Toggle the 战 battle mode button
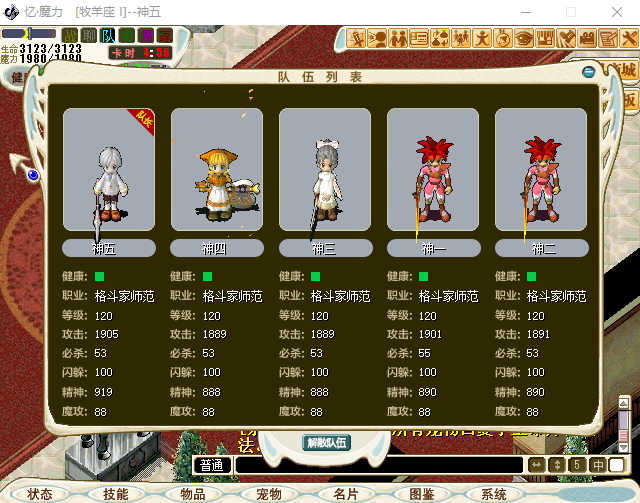Viewport: 640px width, 503px height. pos(70,35)
